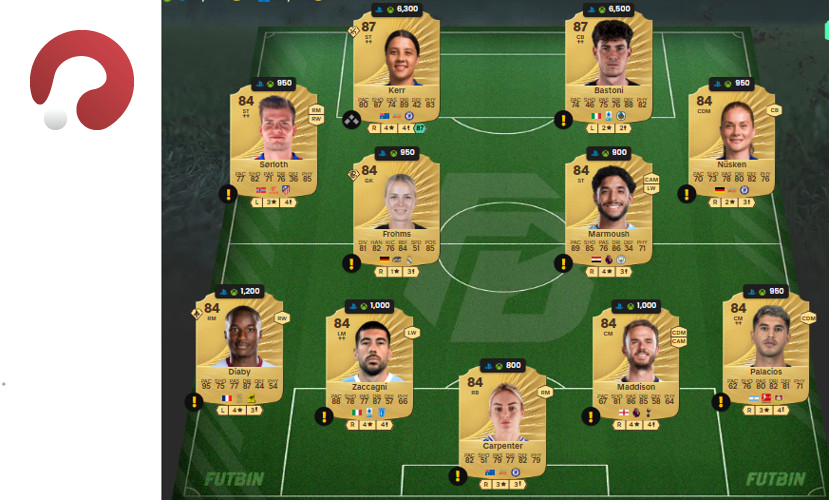This screenshot has height=500, width=829.
Task: Show the chemistry warning icon below Sørloth
Action: tap(228, 194)
